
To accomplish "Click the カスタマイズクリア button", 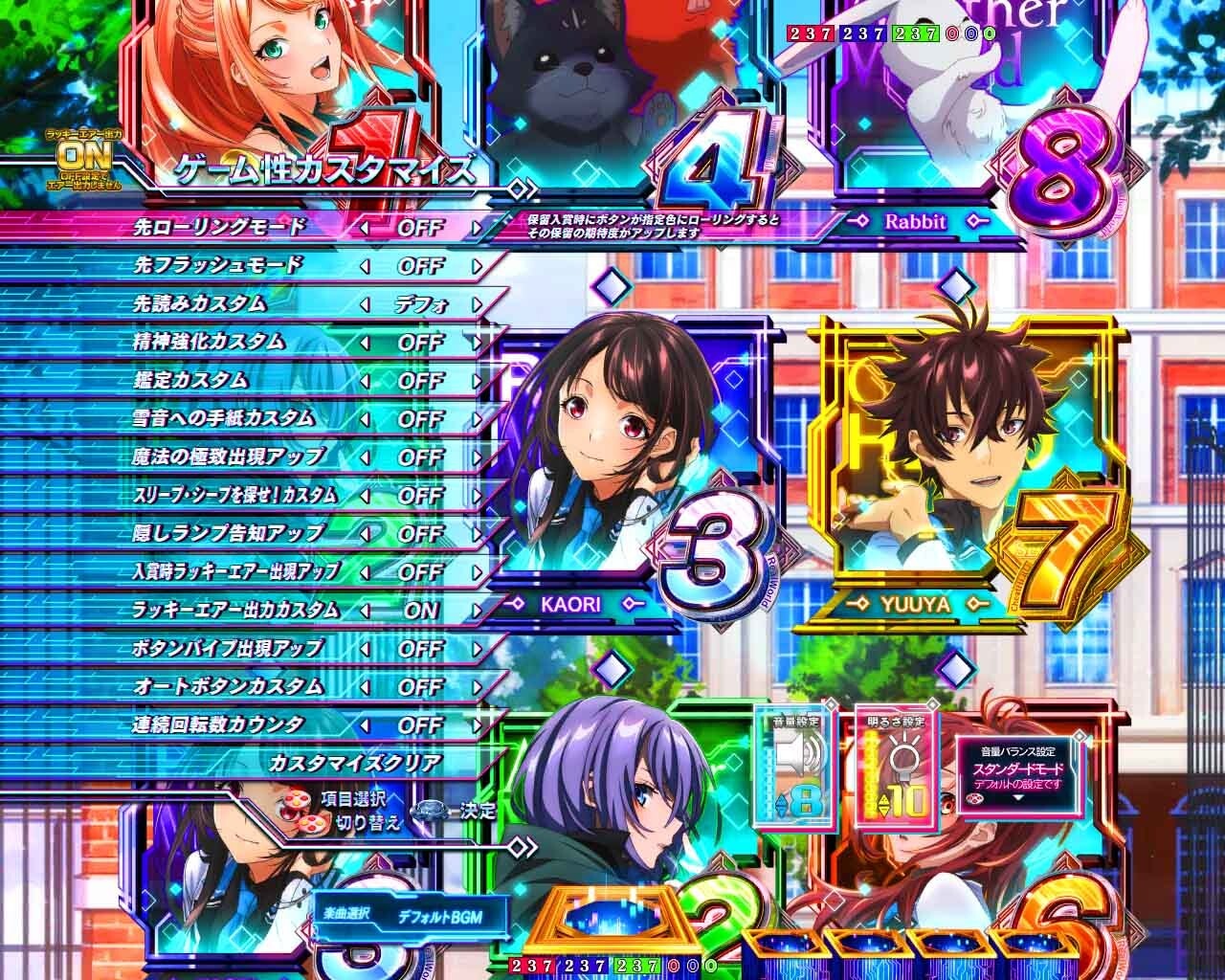I will [354, 762].
